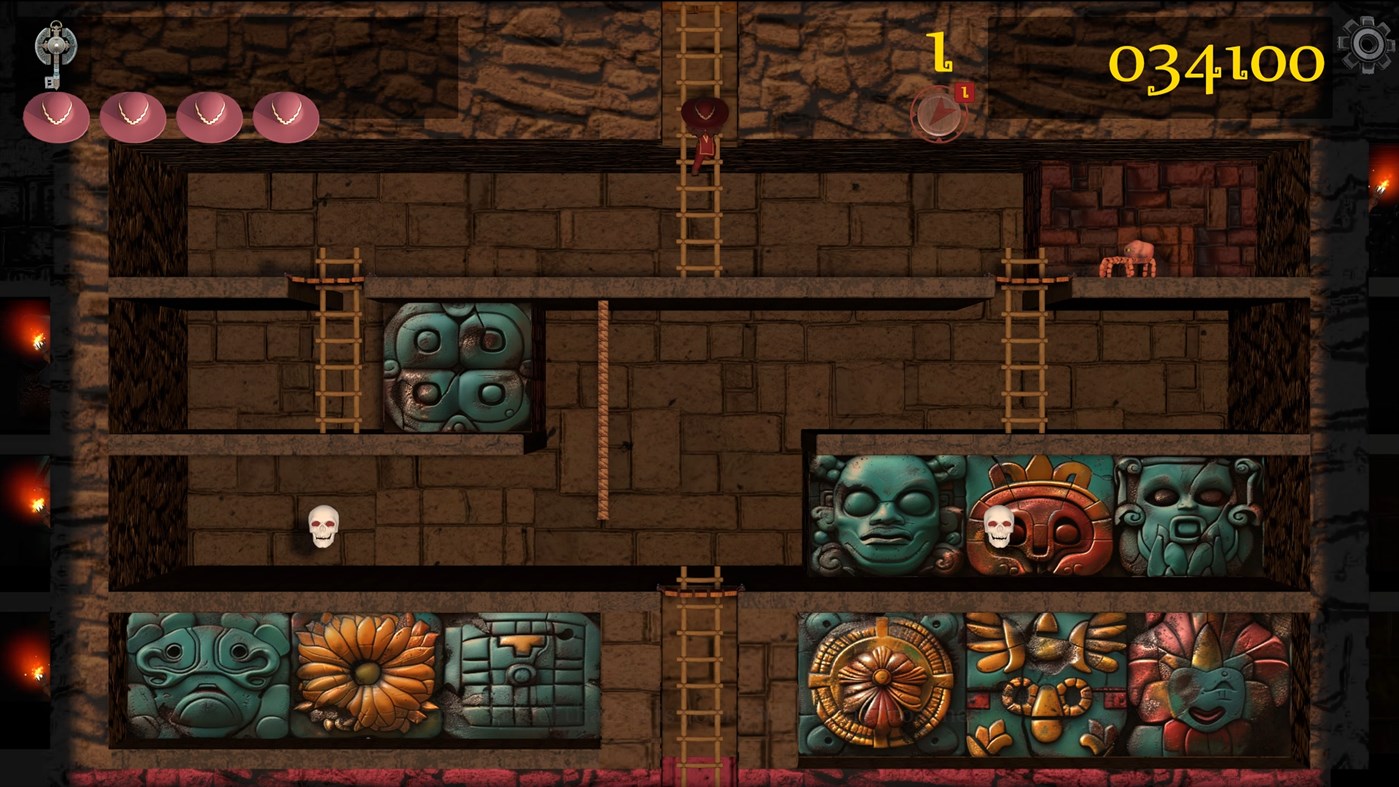Toggle the red level-1 badge beside the timer

point(964,90)
